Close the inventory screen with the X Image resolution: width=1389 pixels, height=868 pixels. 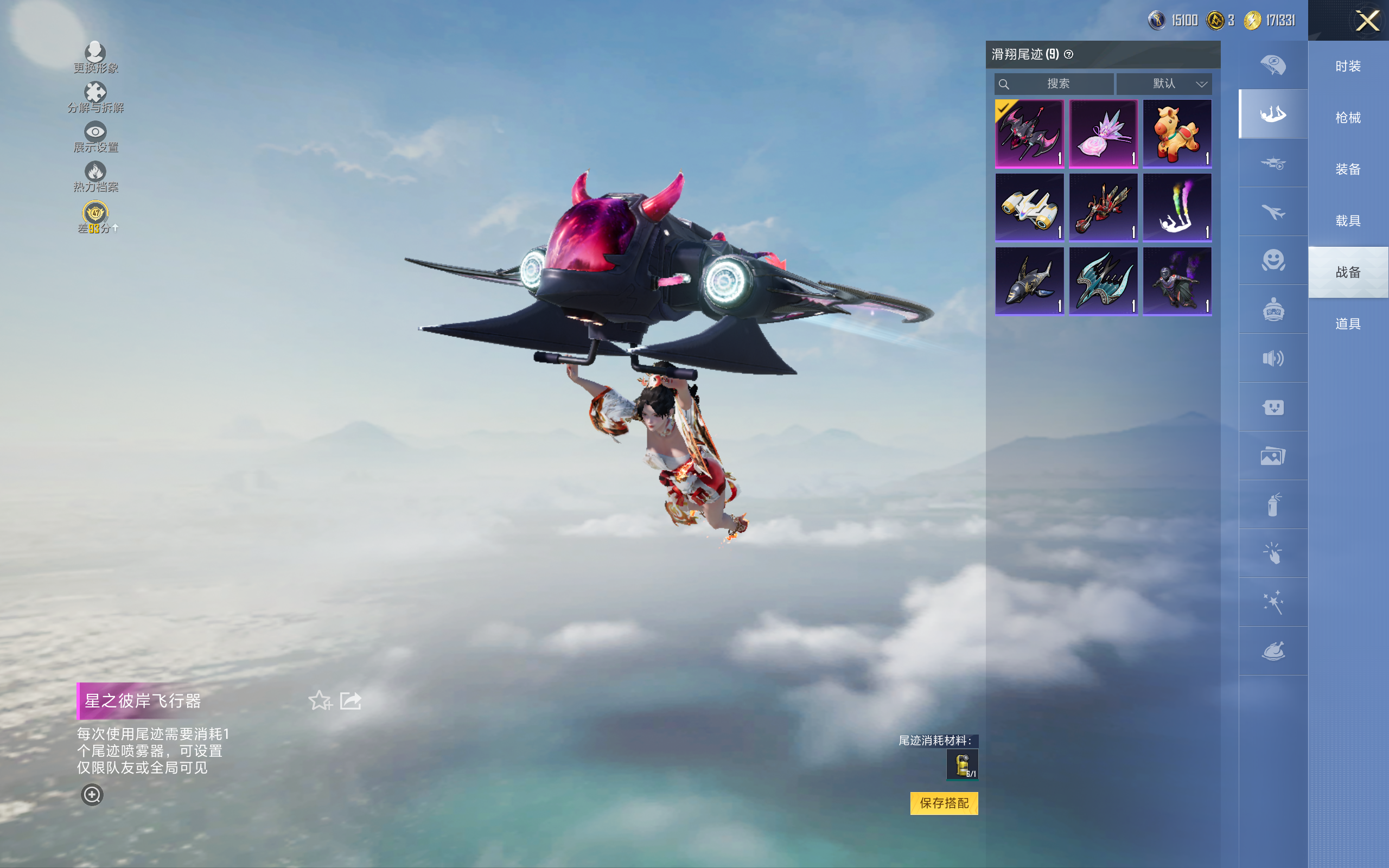pyautogui.click(x=1367, y=21)
